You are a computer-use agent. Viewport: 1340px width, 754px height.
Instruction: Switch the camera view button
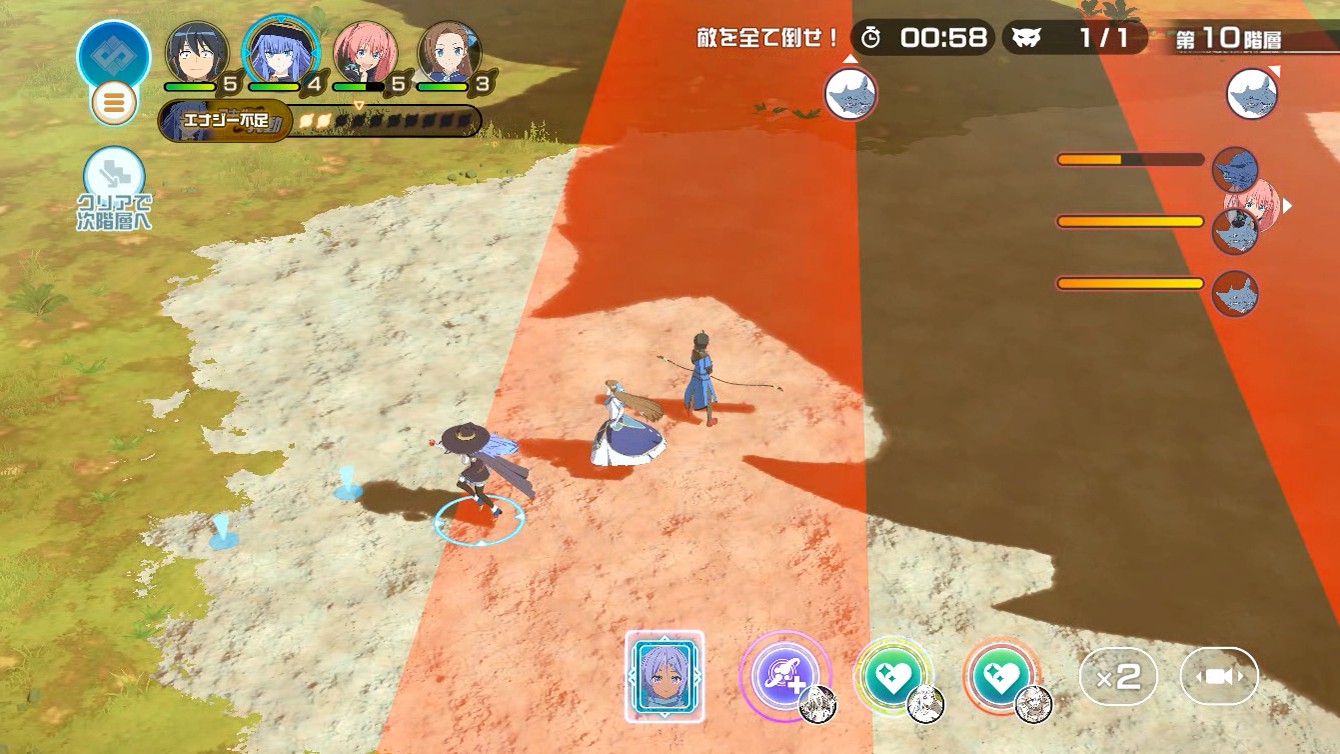[x=1219, y=677]
